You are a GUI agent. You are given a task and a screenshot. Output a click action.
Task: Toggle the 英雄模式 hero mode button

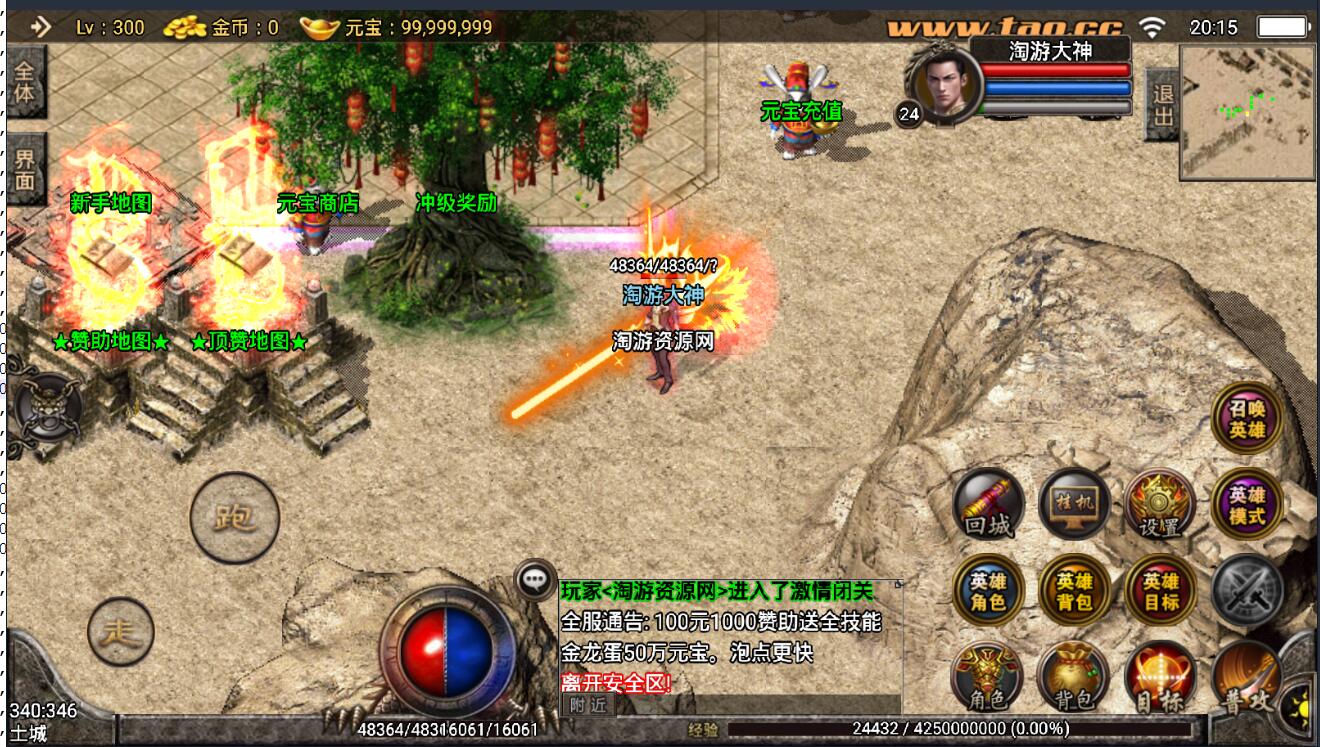[x=1247, y=503]
